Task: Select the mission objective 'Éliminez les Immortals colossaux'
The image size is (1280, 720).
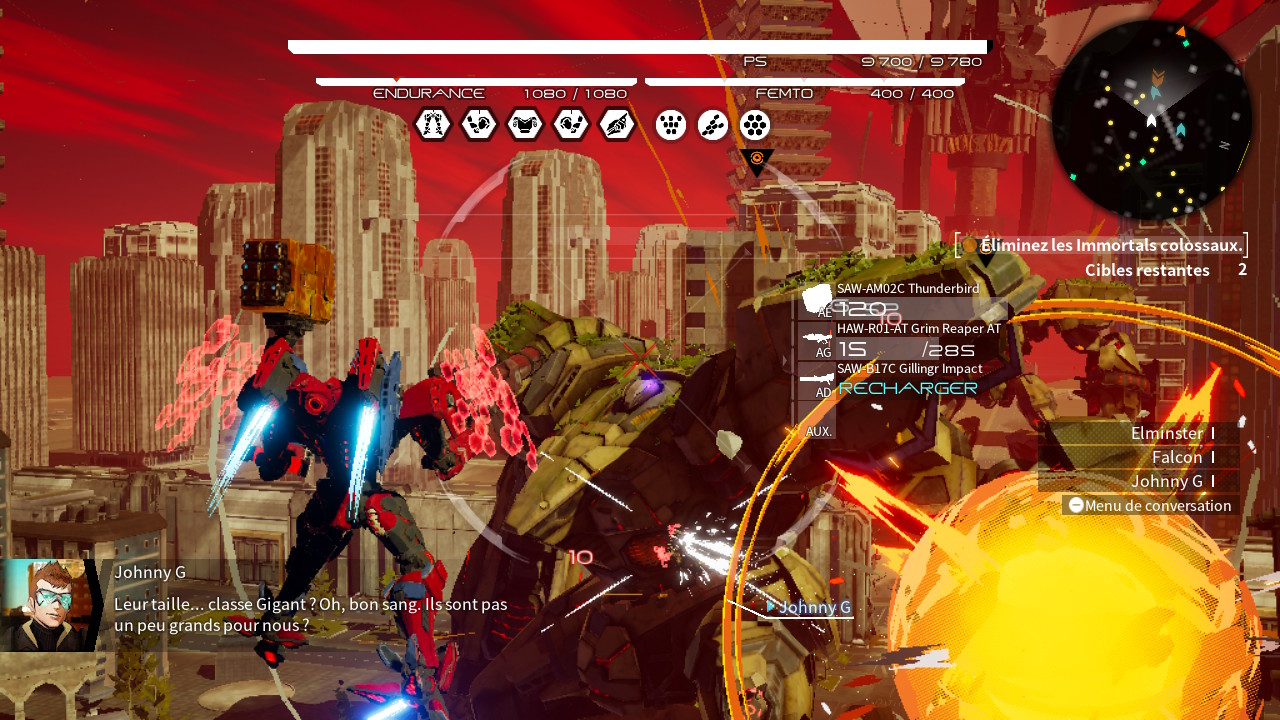Action: click(x=1111, y=245)
